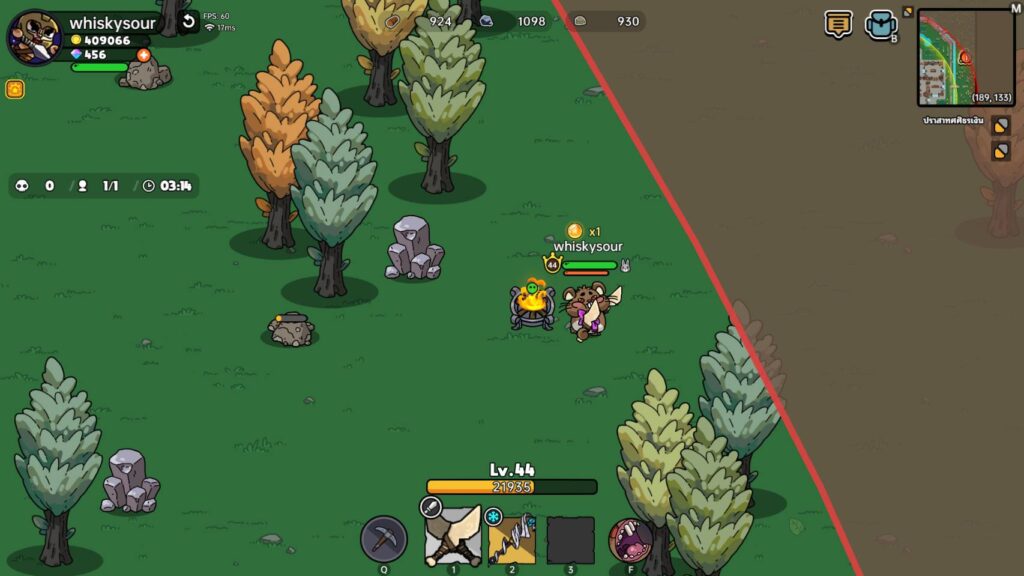Open the minimap
The height and width of the screenshot is (576, 1024).
pos(966,58)
